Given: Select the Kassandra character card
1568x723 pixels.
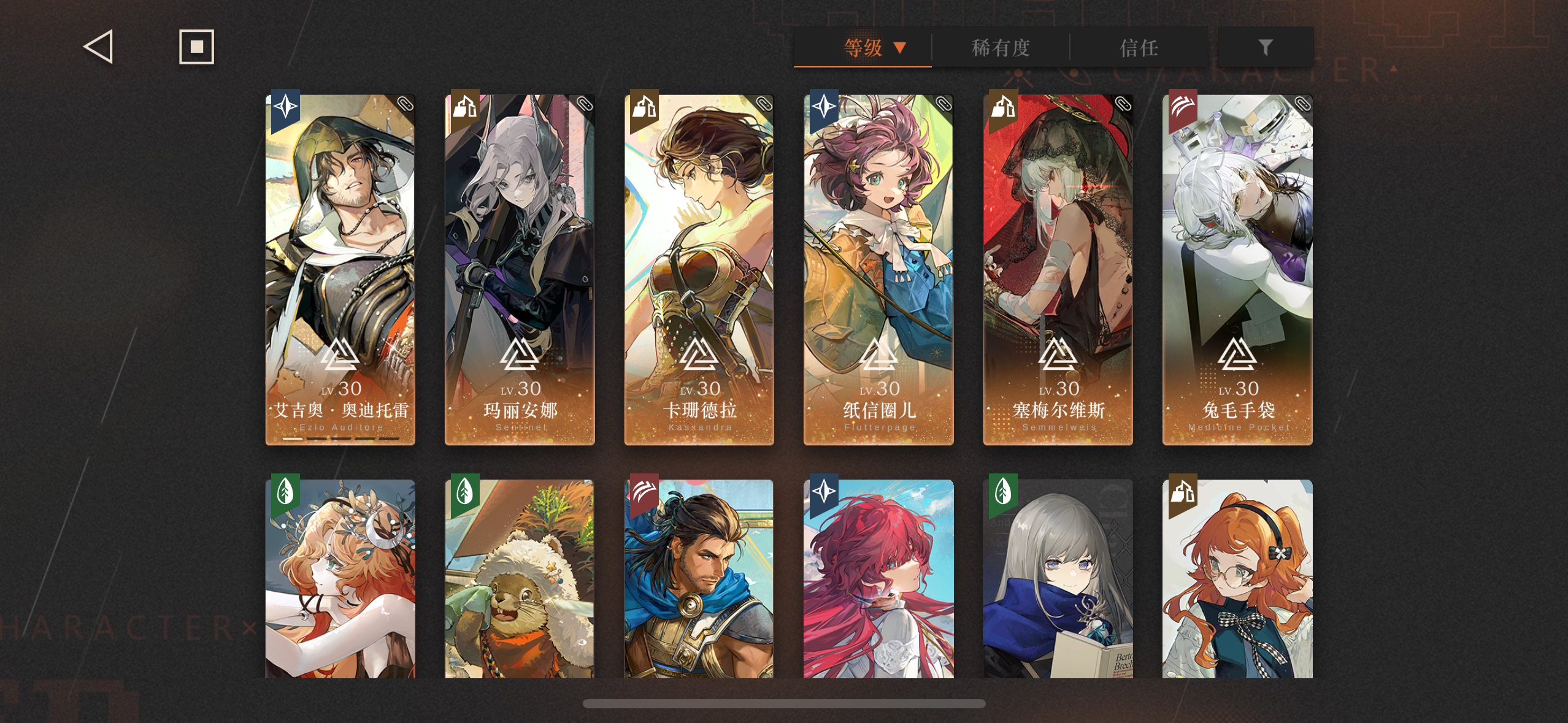Looking at the screenshot, I should click(x=698, y=270).
